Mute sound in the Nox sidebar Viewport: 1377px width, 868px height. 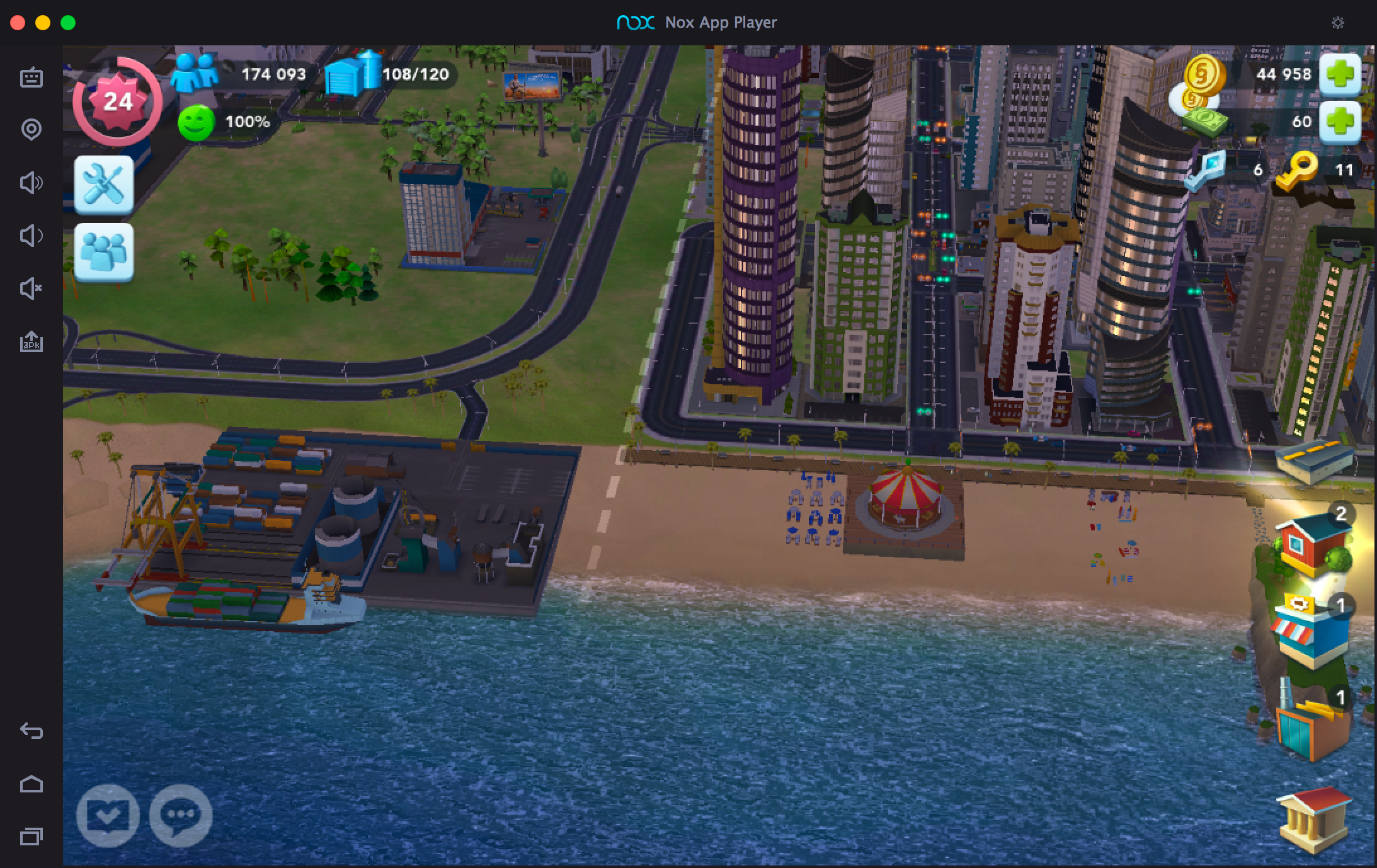[x=31, y=289]
